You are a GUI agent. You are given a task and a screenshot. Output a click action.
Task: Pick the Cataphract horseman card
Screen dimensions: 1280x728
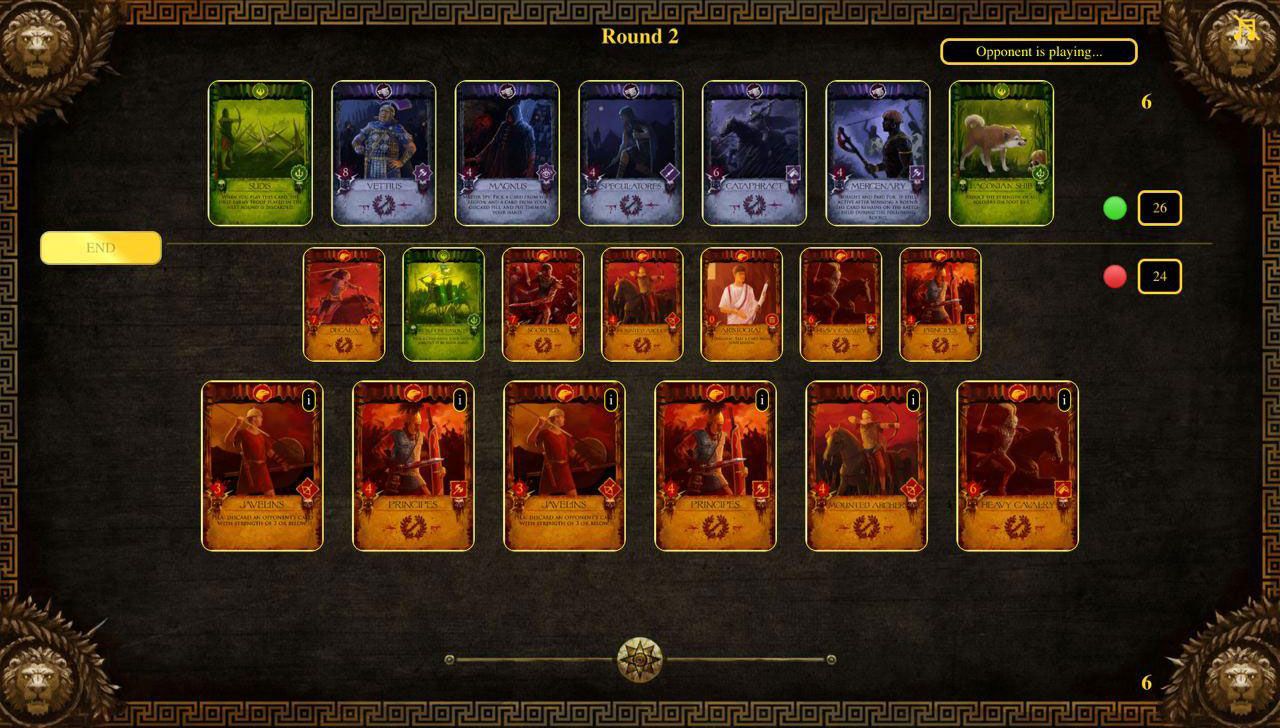click(754, 153)
